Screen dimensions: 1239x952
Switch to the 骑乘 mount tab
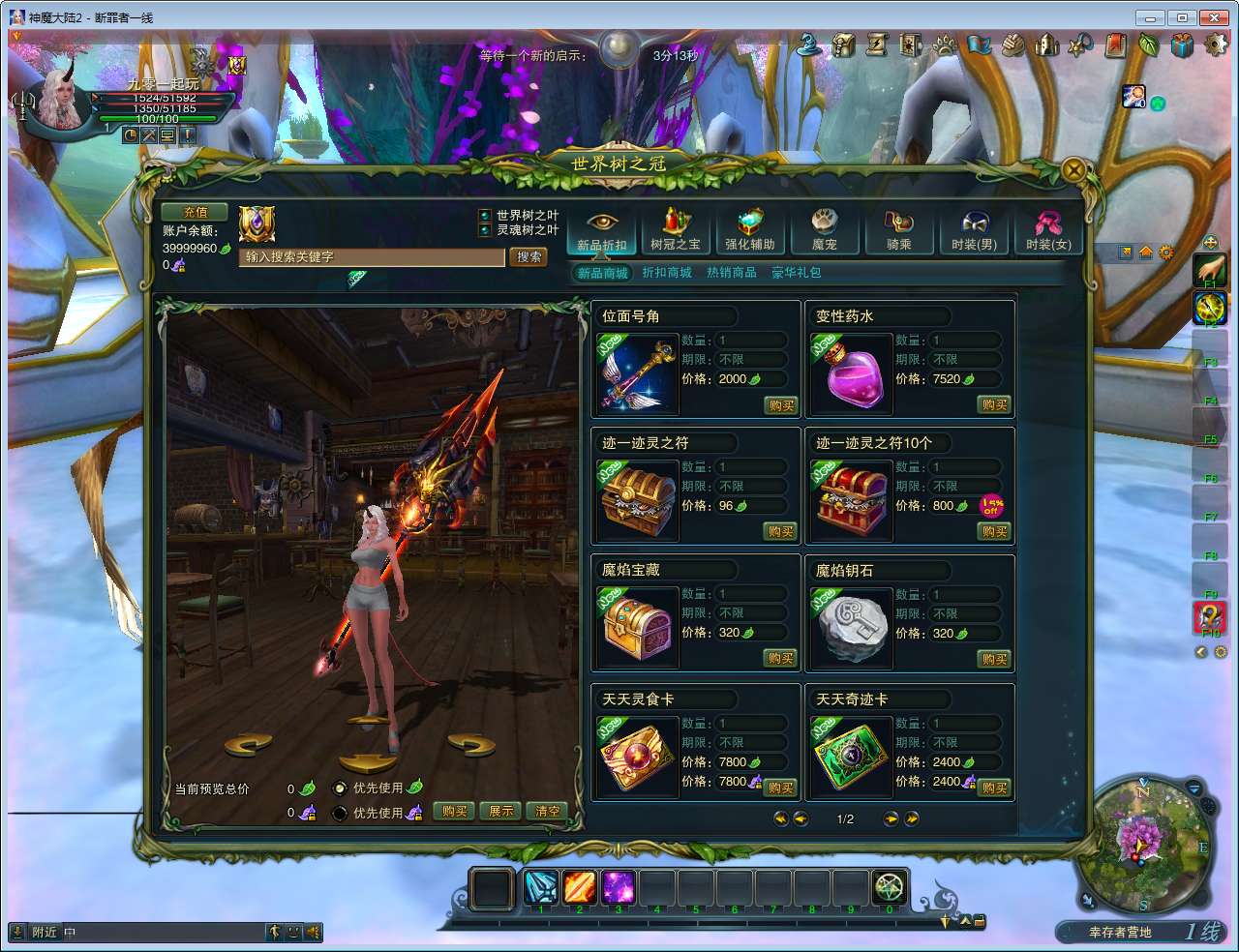pos(898,232)
